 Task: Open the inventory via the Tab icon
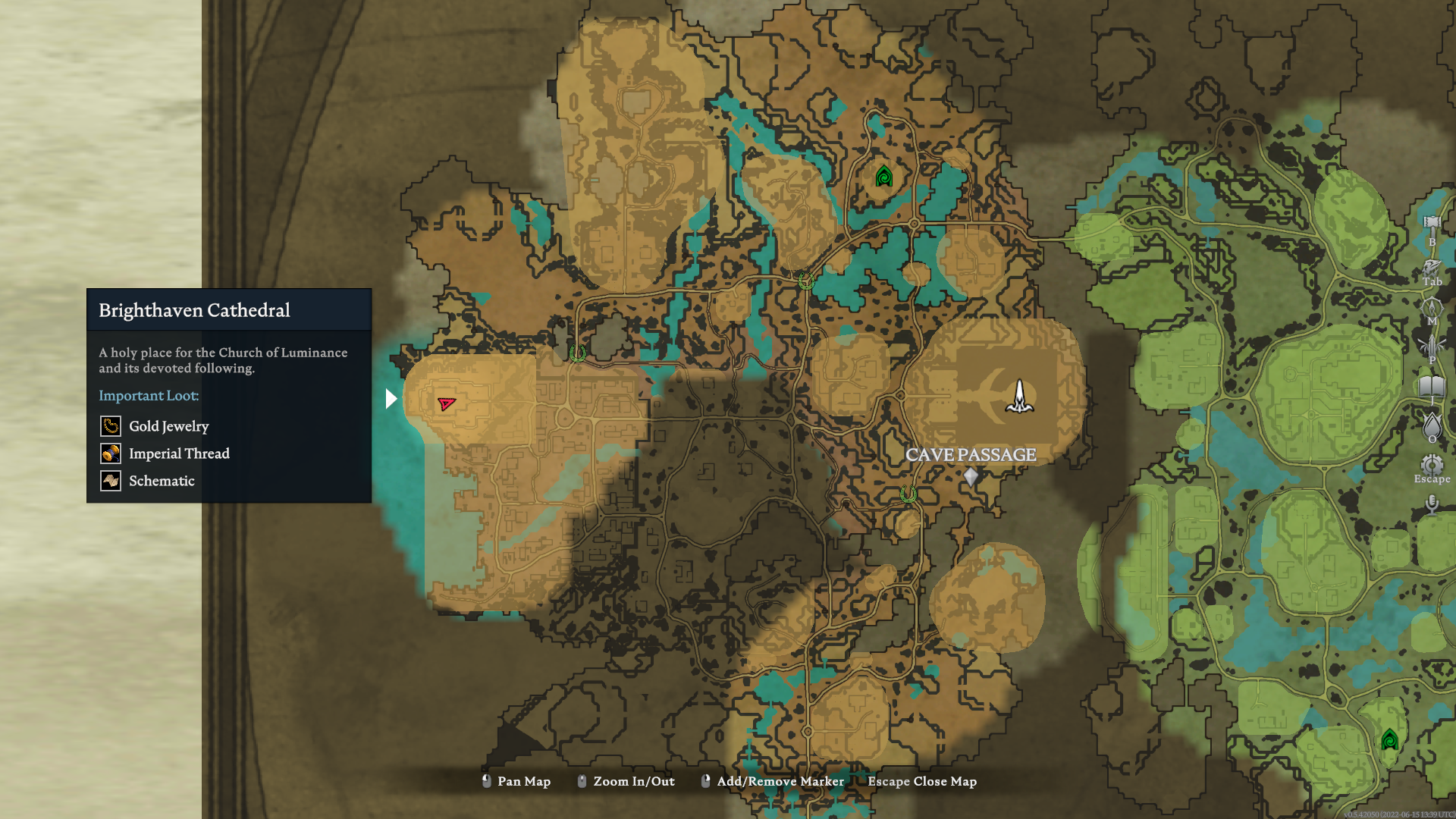tap(1431, 267)
